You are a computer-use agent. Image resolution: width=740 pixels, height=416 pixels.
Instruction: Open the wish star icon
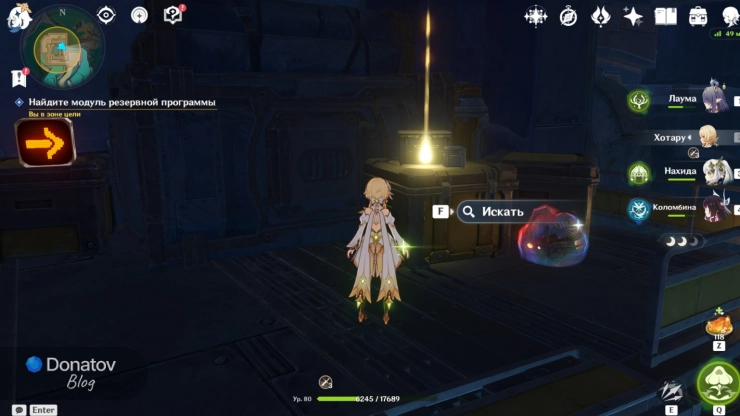[x=633, y=15]
